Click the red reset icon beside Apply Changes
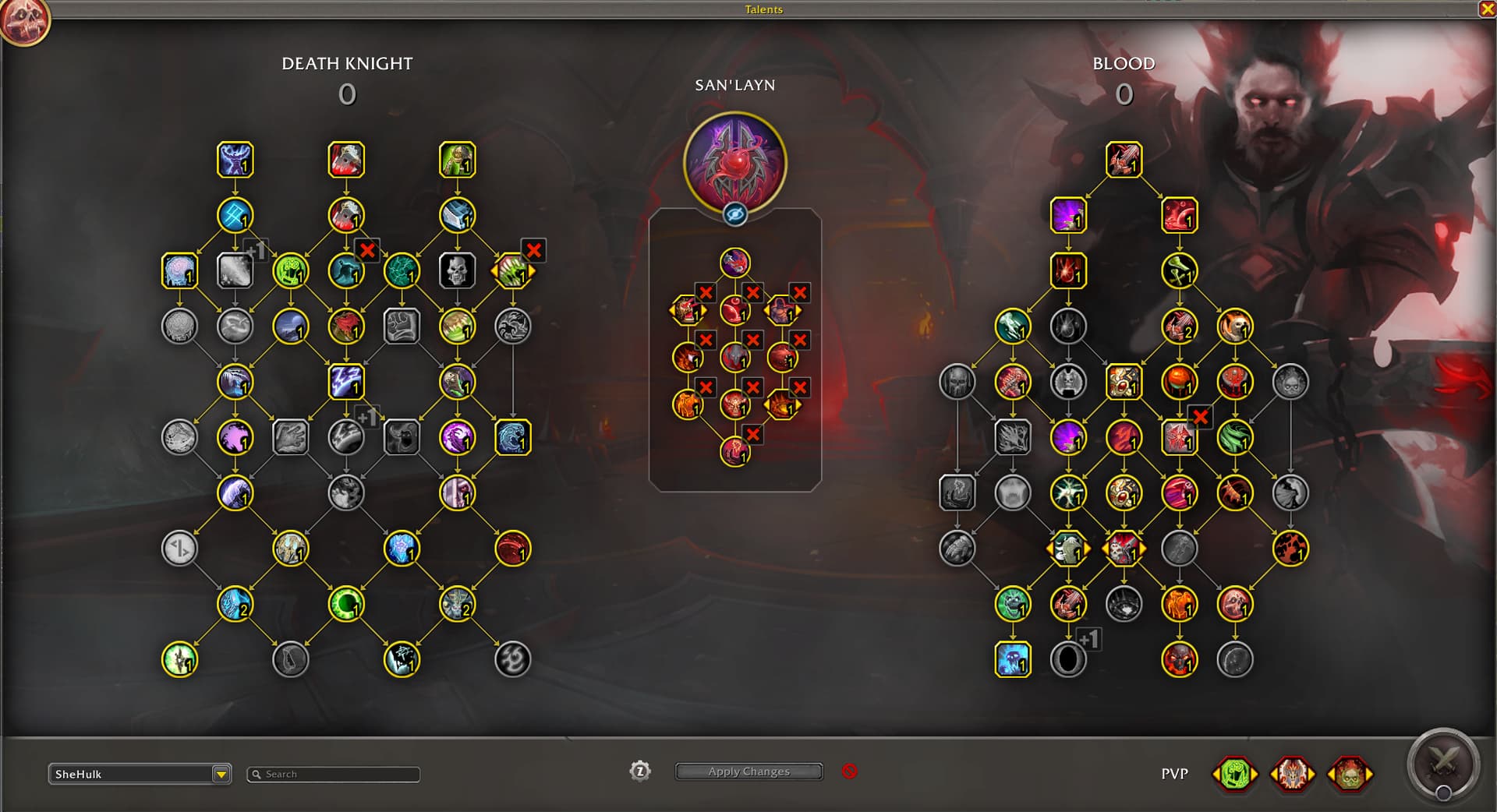Image resolution: width=1497 pixels, height=812 pixels. click(850, 771)
